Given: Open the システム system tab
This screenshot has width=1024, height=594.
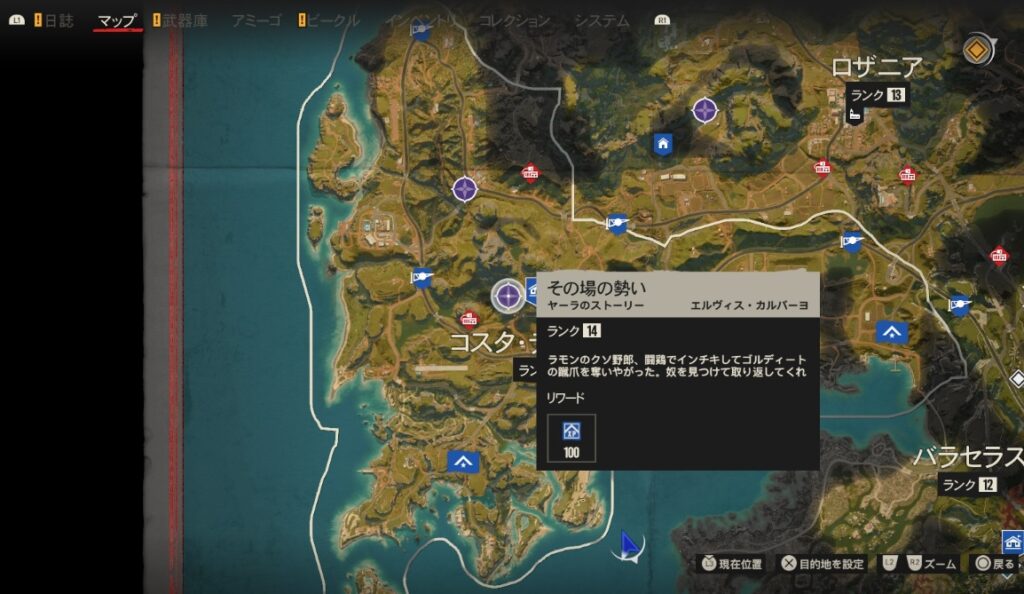Looking at the screenshot, I should point(602,20).
